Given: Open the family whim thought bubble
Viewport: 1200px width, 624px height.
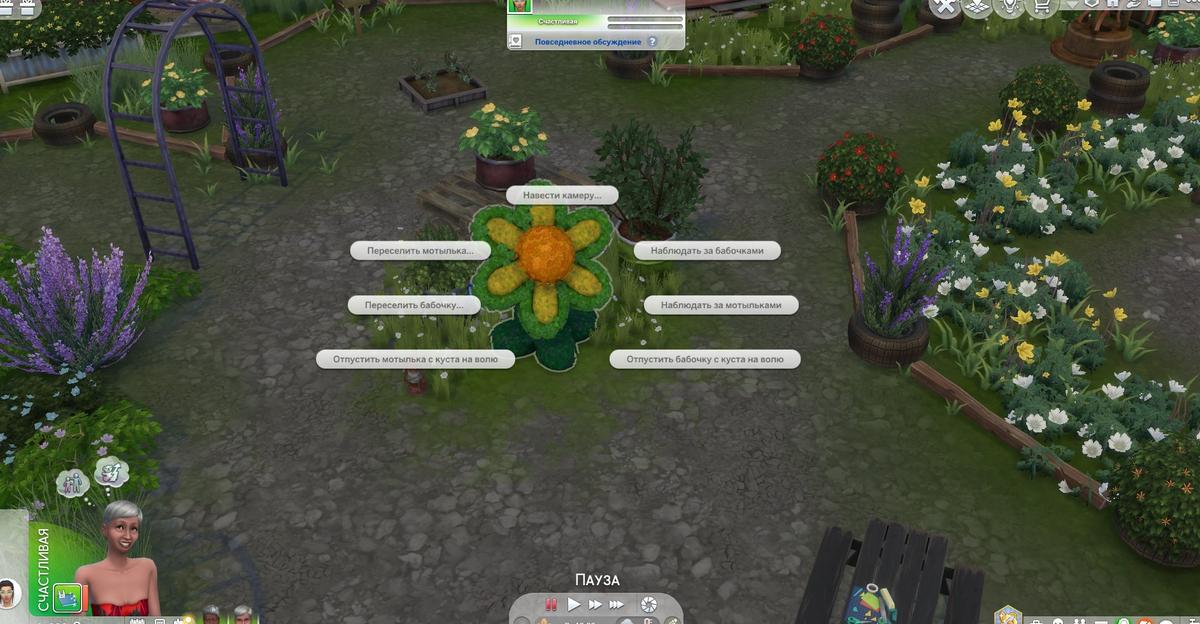Looking at the screenshot, I should point(72,483).
